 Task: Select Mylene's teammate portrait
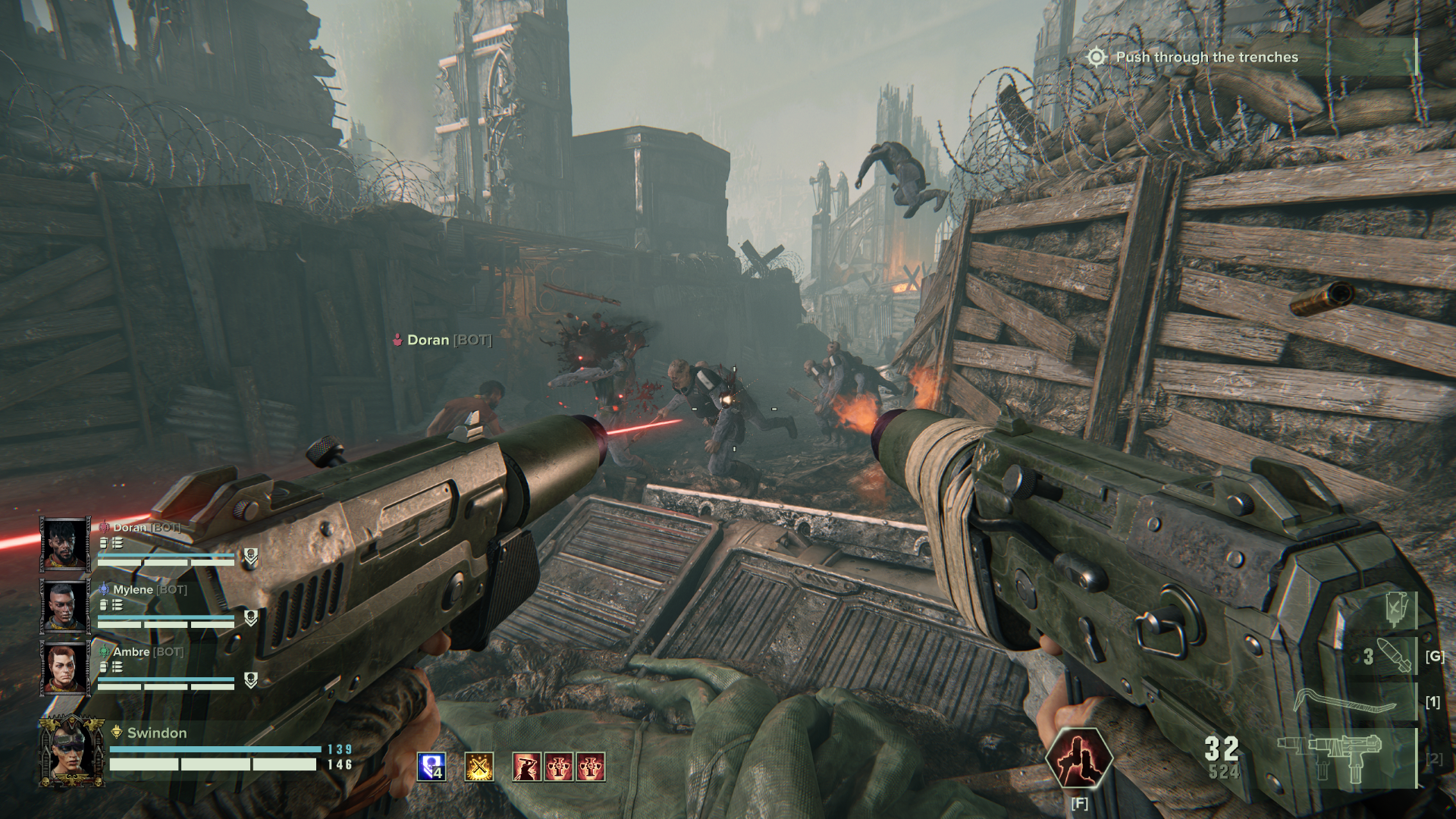(64, 606)
